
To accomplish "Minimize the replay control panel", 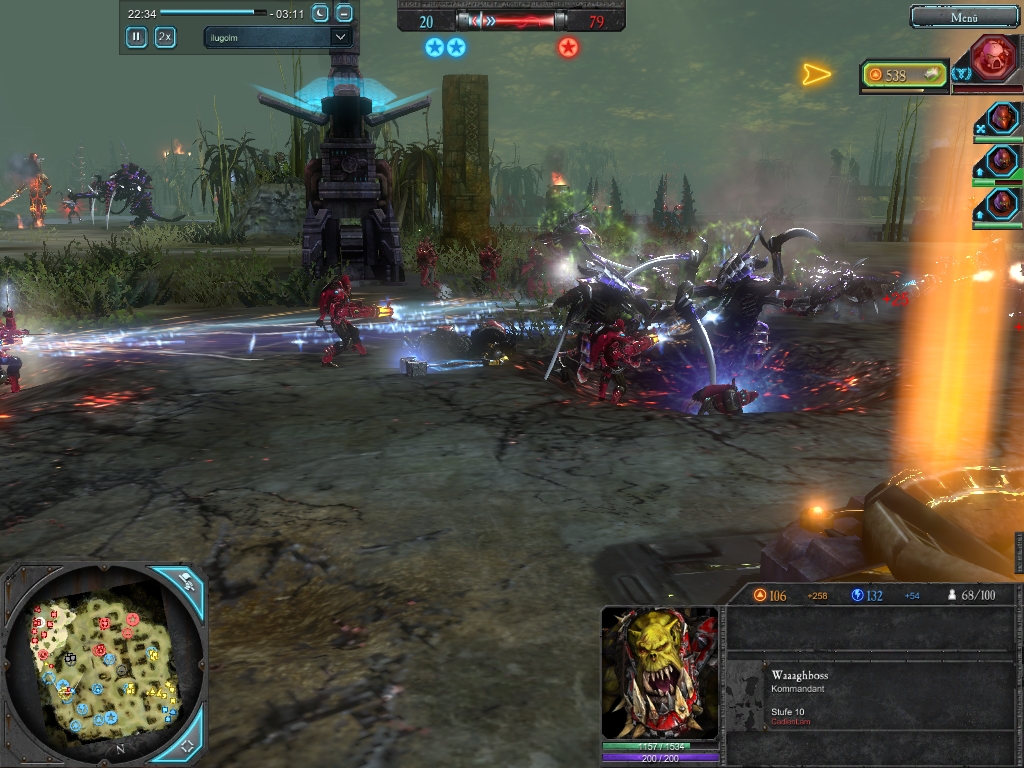I will [344, 13].
